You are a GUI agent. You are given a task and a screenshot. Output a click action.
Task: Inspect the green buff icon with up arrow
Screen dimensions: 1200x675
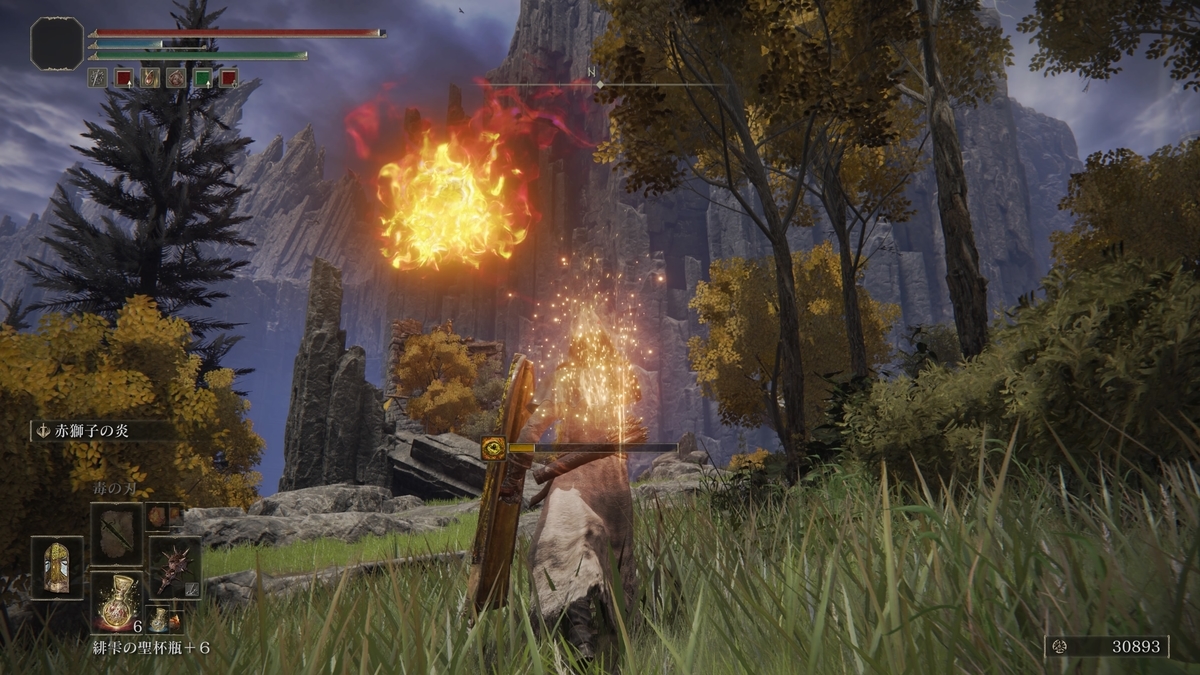pyautogui.click(x=202, y=78)
